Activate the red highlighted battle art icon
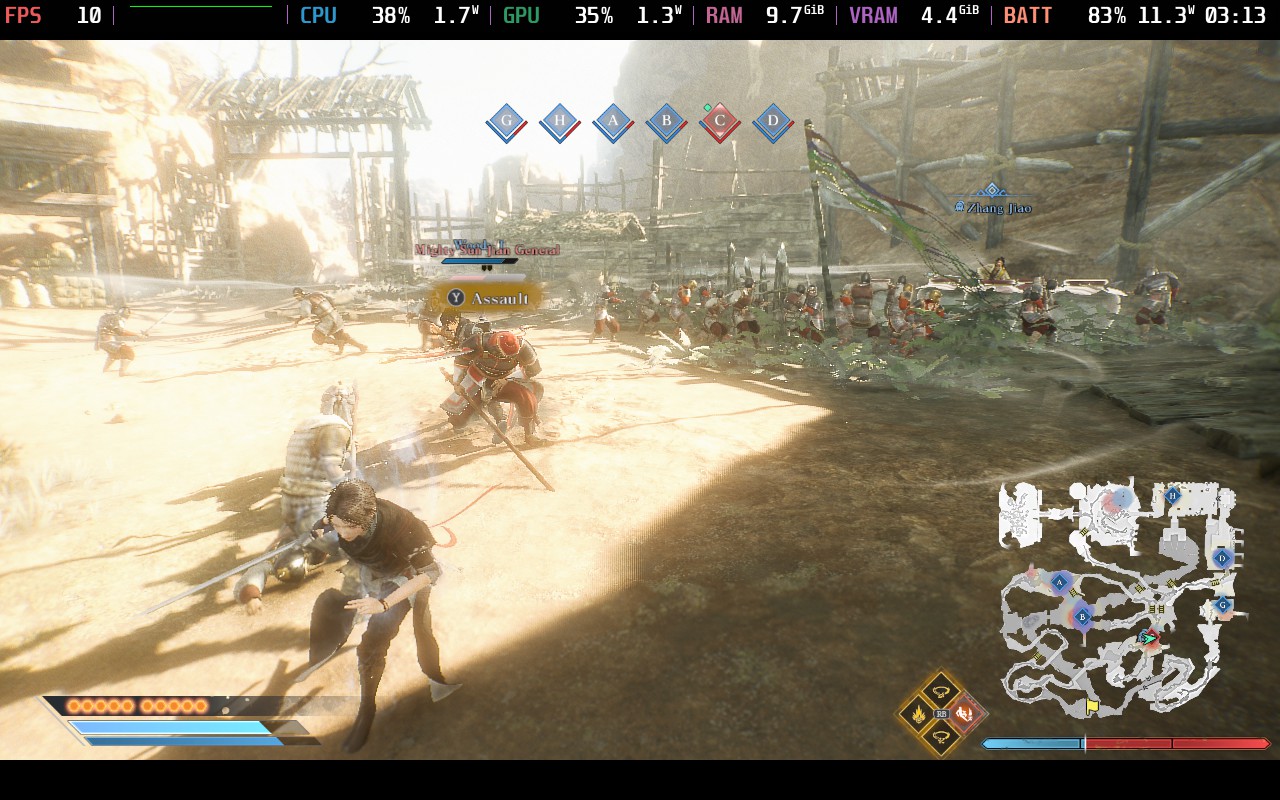This screenshot has width=1280, height=800. [x=966, y=714]
